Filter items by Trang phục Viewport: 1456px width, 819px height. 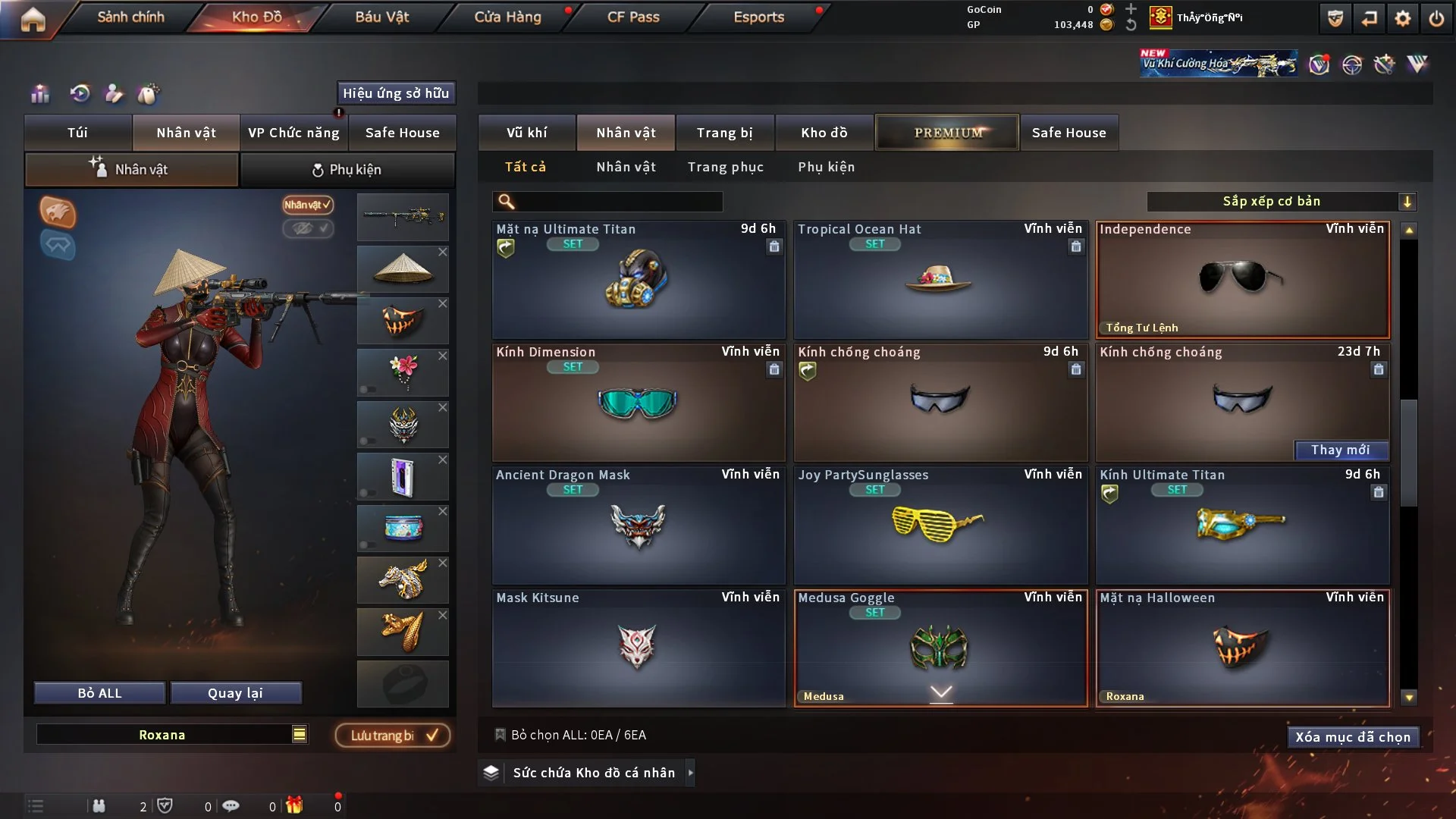coord(725,167)
